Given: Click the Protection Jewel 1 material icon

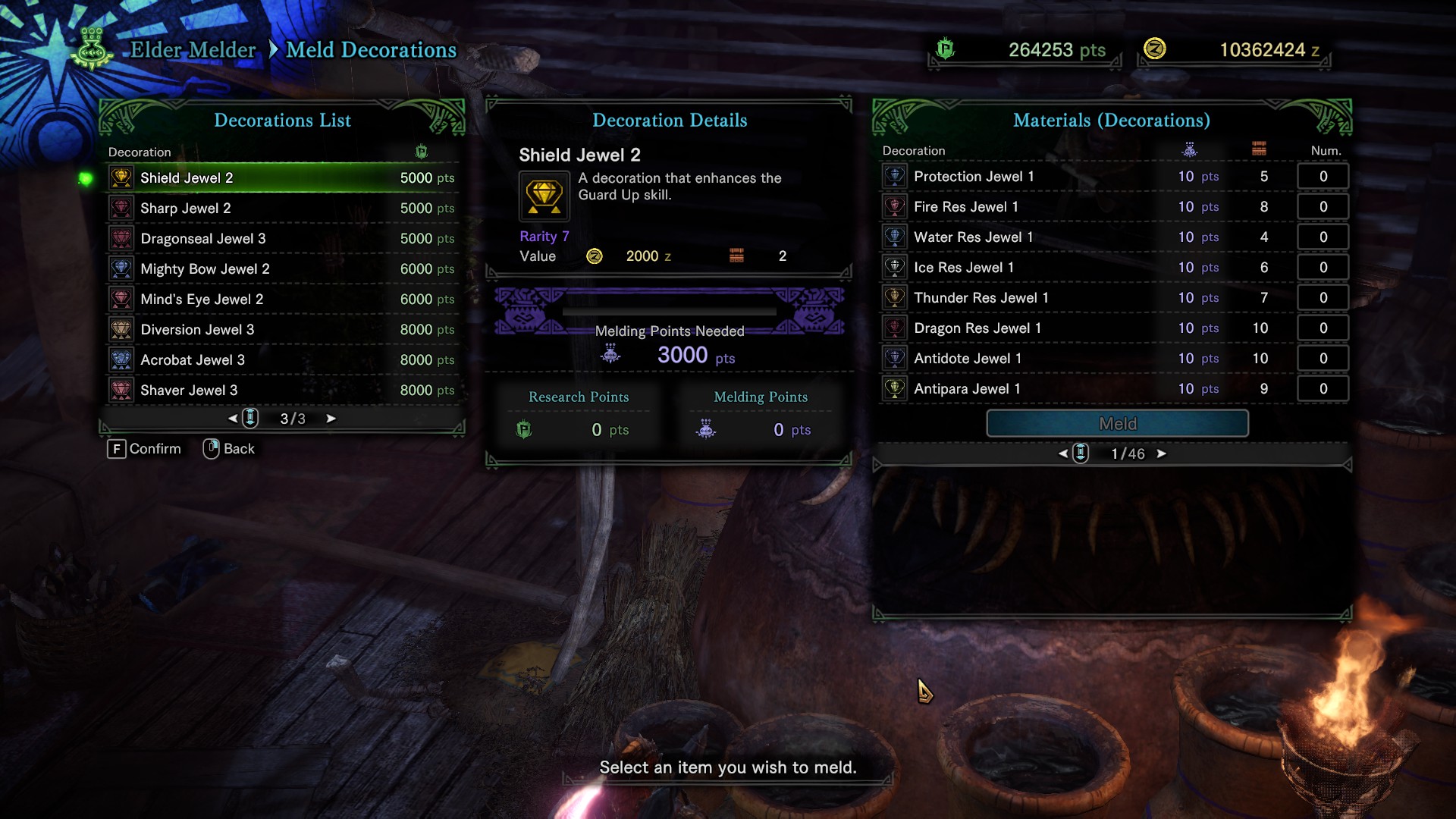Looking at the screenshot, I should click(894, 176).
